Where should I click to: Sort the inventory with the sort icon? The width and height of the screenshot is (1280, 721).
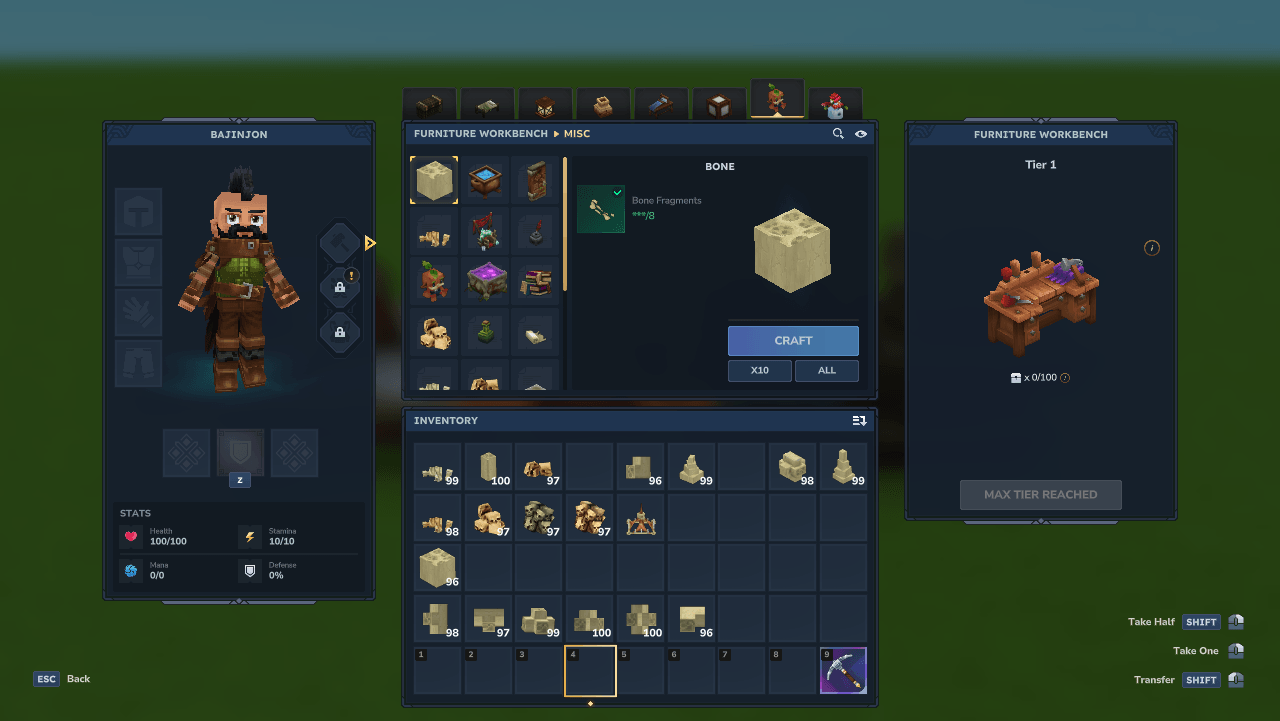(859, 421)
